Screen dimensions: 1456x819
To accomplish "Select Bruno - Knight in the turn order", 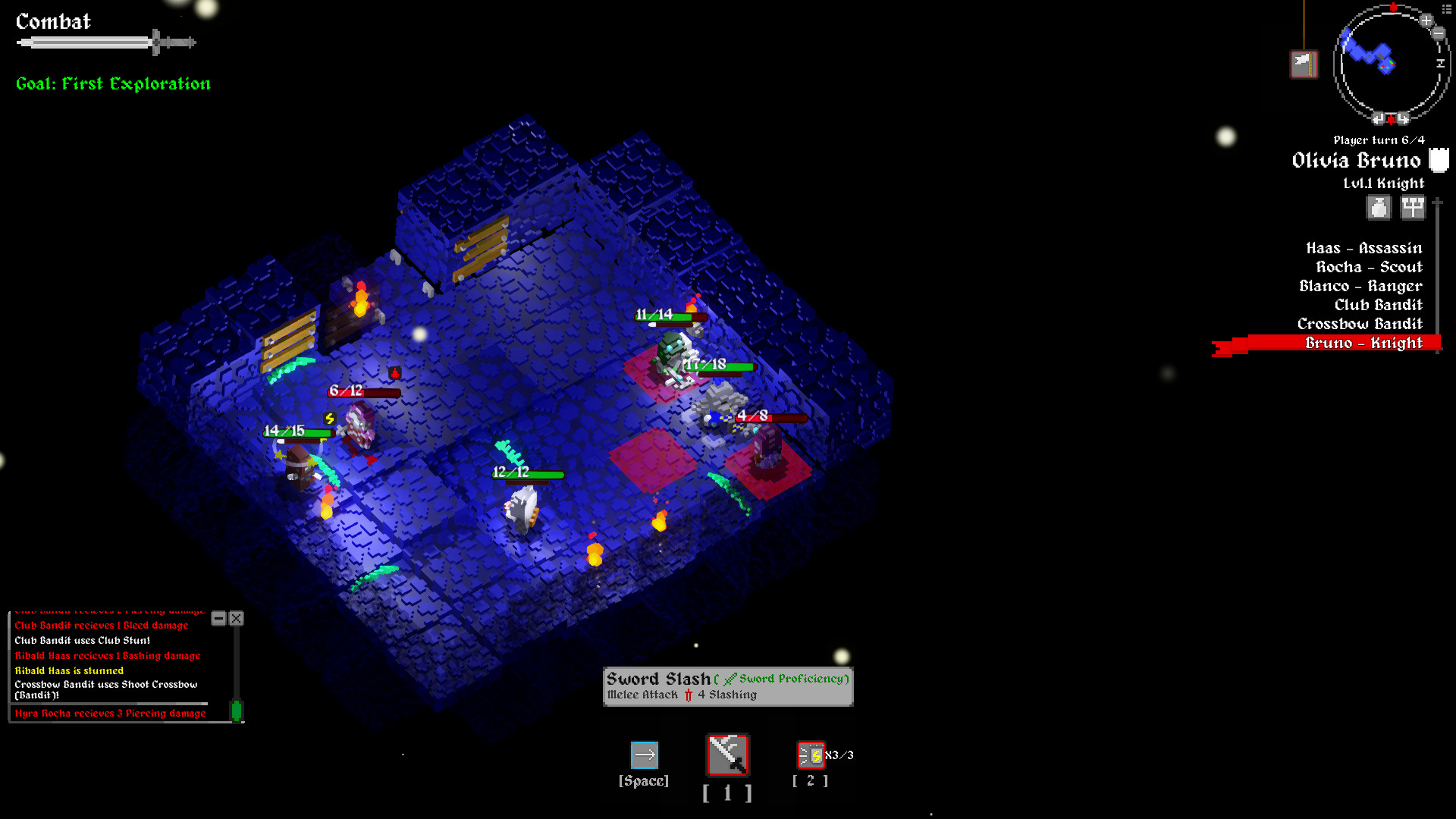I will (1363, 343).
